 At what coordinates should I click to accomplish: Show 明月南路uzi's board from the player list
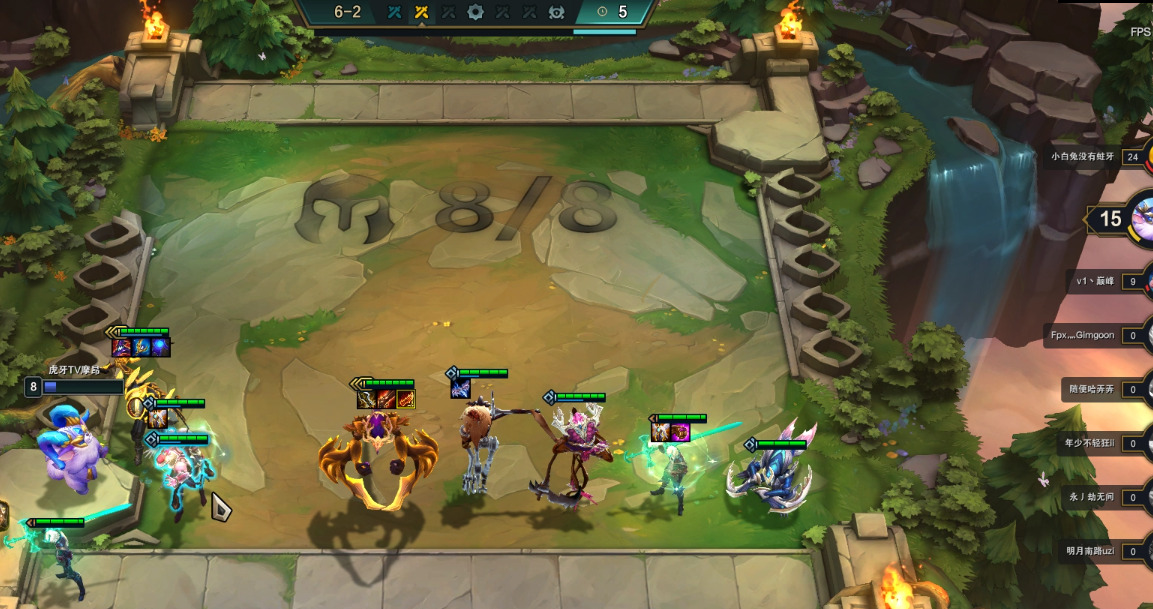[x=1089, y=551]
